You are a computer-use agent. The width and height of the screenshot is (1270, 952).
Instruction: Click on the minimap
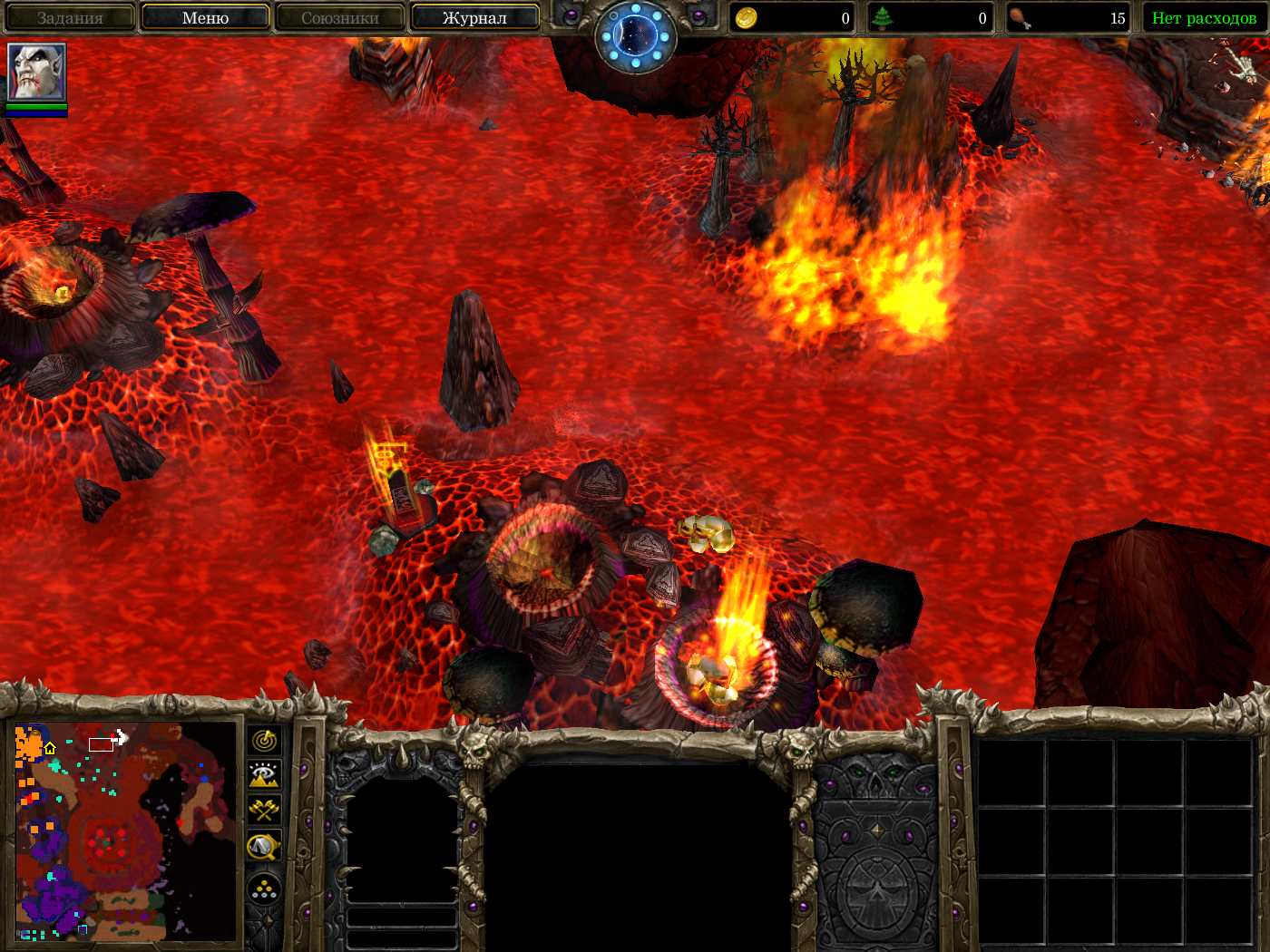(x=125, y=831)
